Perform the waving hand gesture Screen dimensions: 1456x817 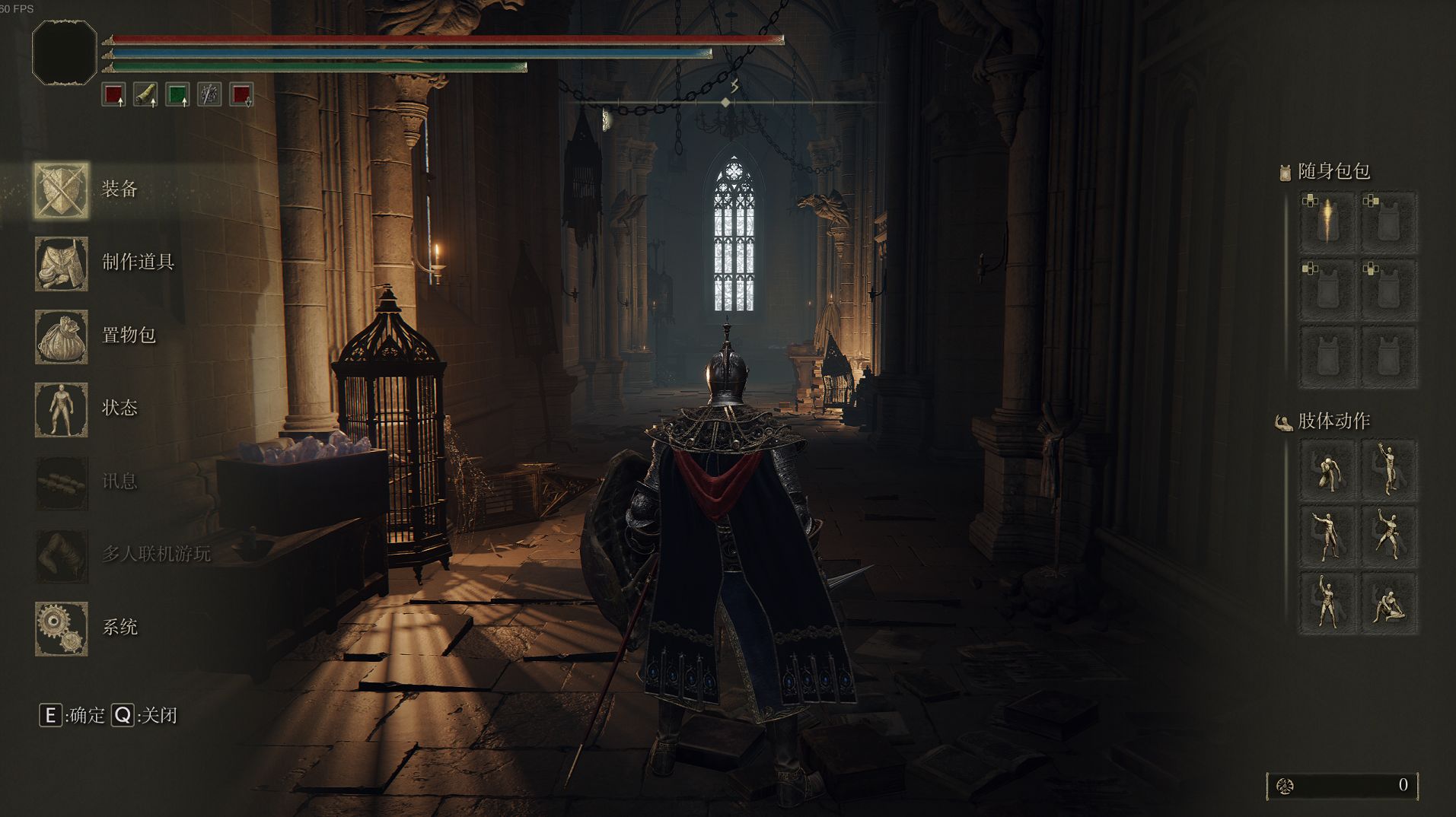(x=1389, y=471)
